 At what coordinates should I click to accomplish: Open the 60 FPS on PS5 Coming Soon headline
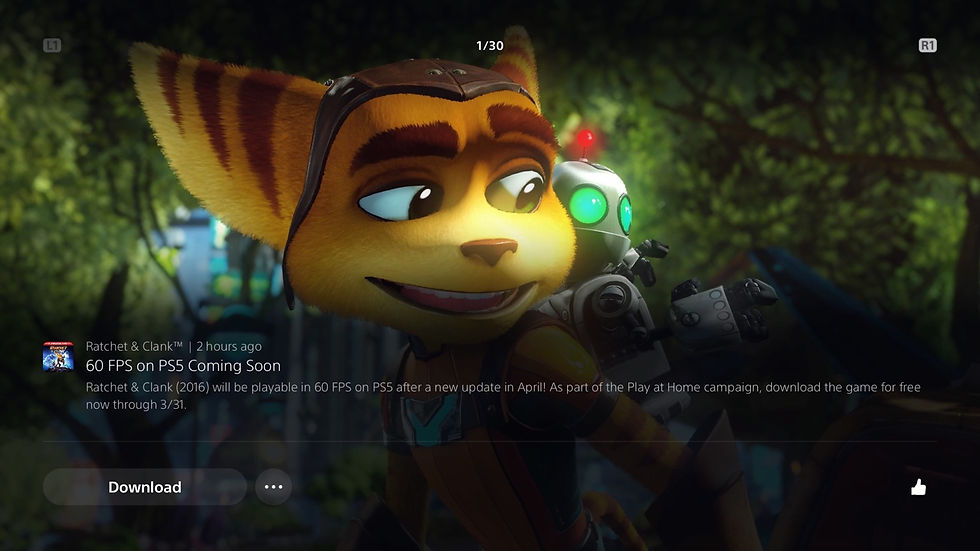(x=183, y=366)
